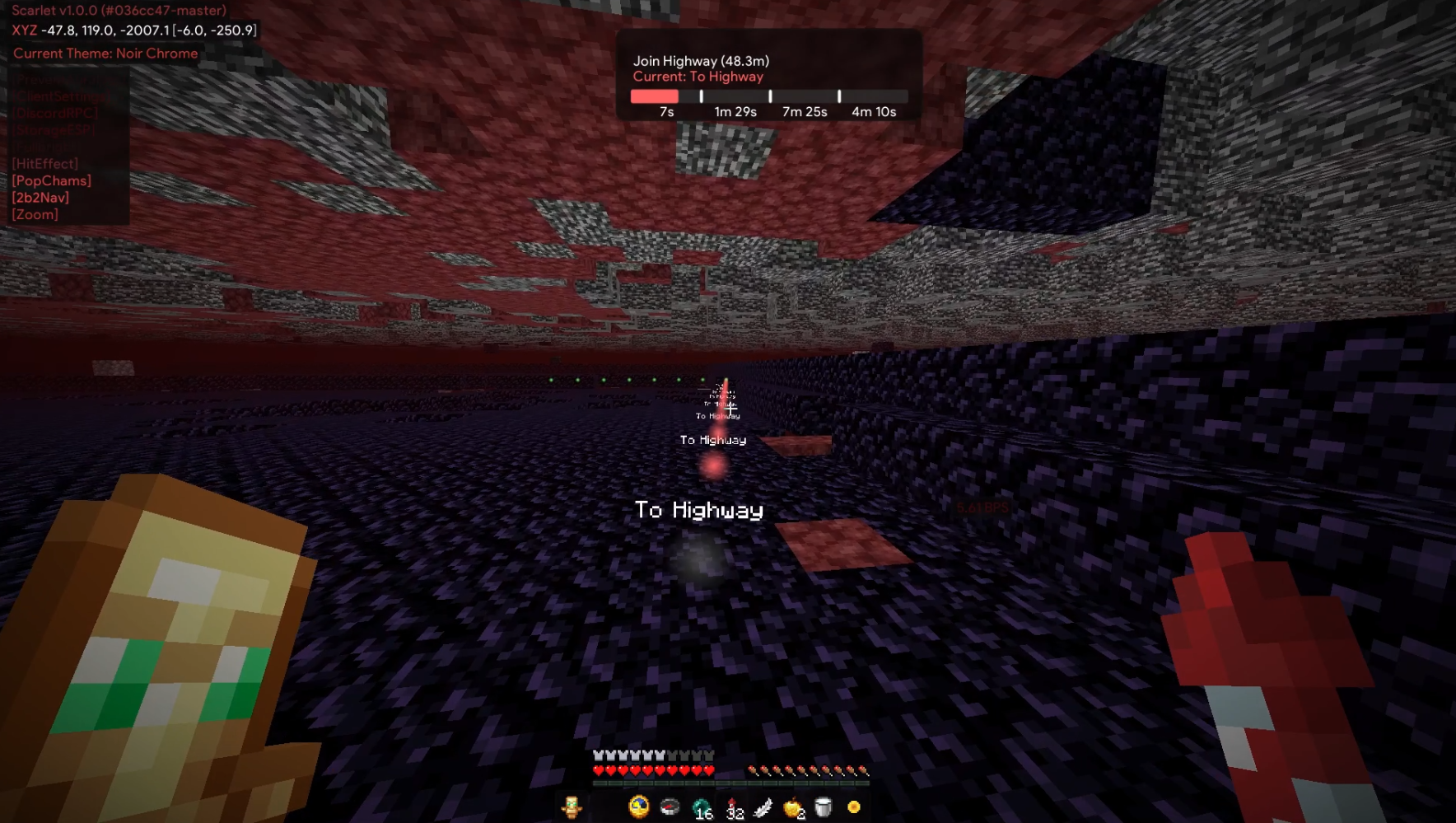Click the Current Theme: Noir Chrome label
Screen dimensions: 1456x823
tap(105, 53)
